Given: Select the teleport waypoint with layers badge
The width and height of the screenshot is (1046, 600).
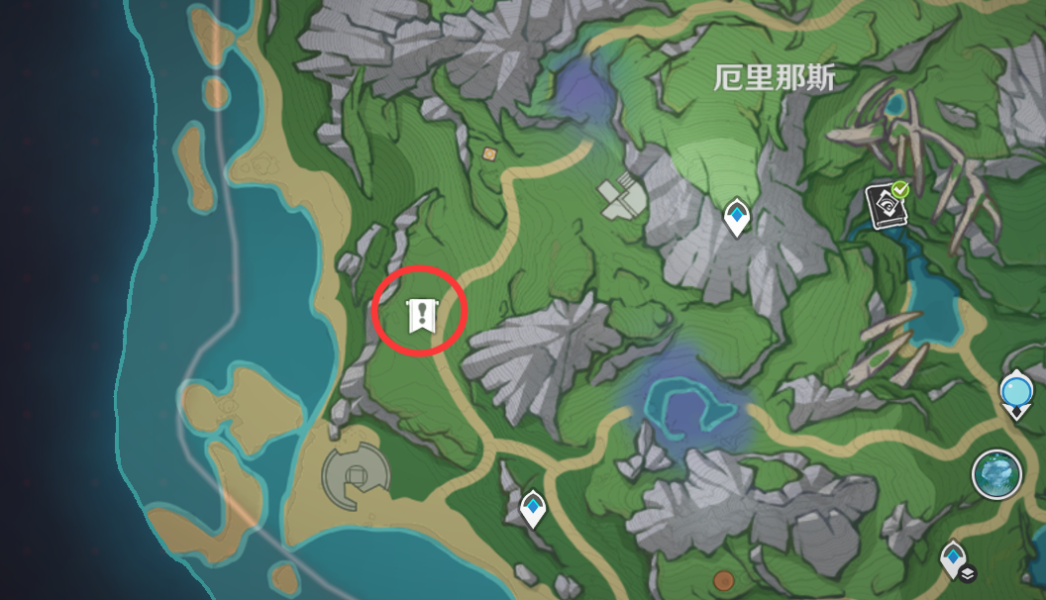Looking at the screenshot, I should click(x=955, y=558).
